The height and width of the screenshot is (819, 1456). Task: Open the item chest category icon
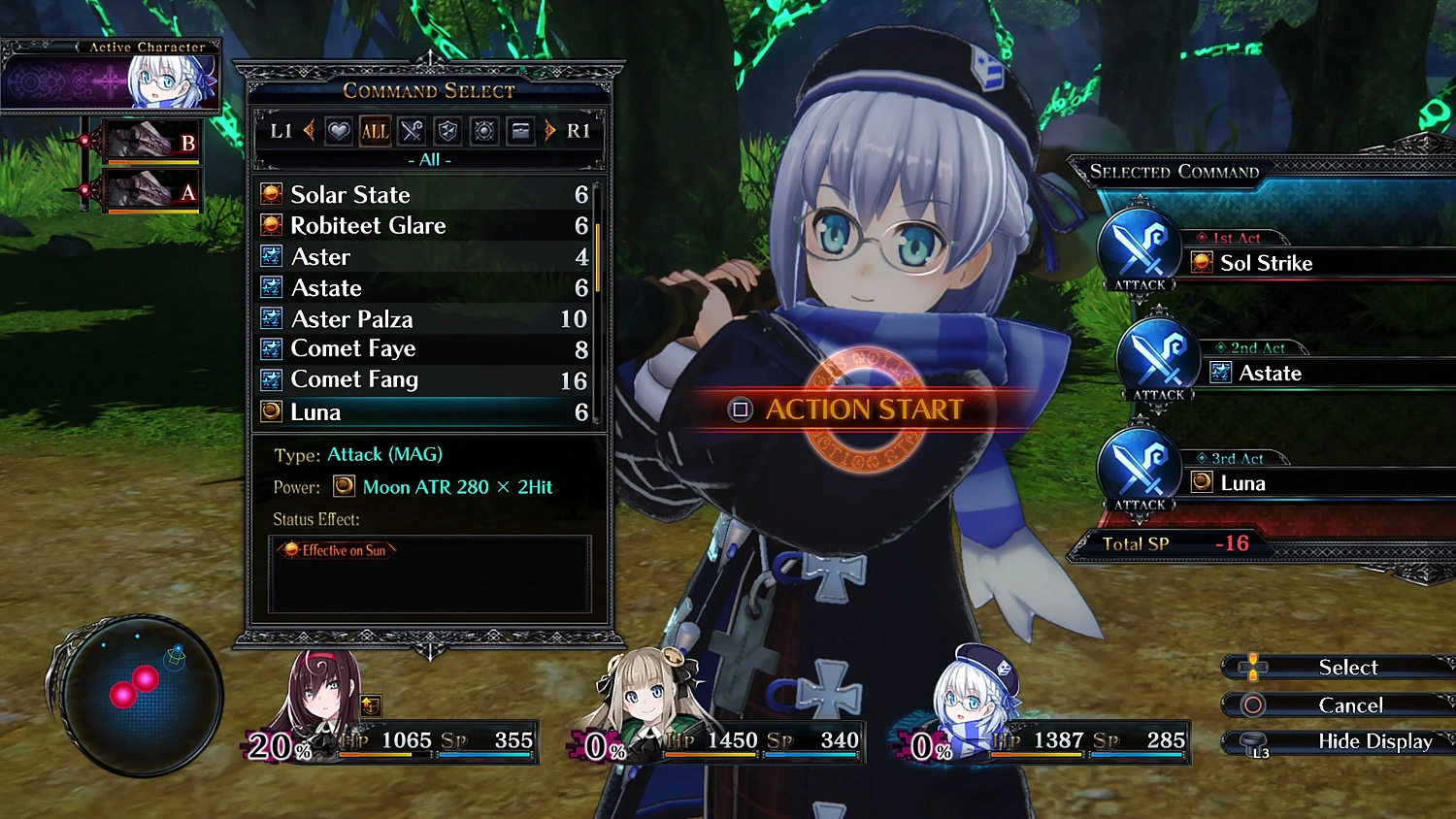[x=521, y=131]
